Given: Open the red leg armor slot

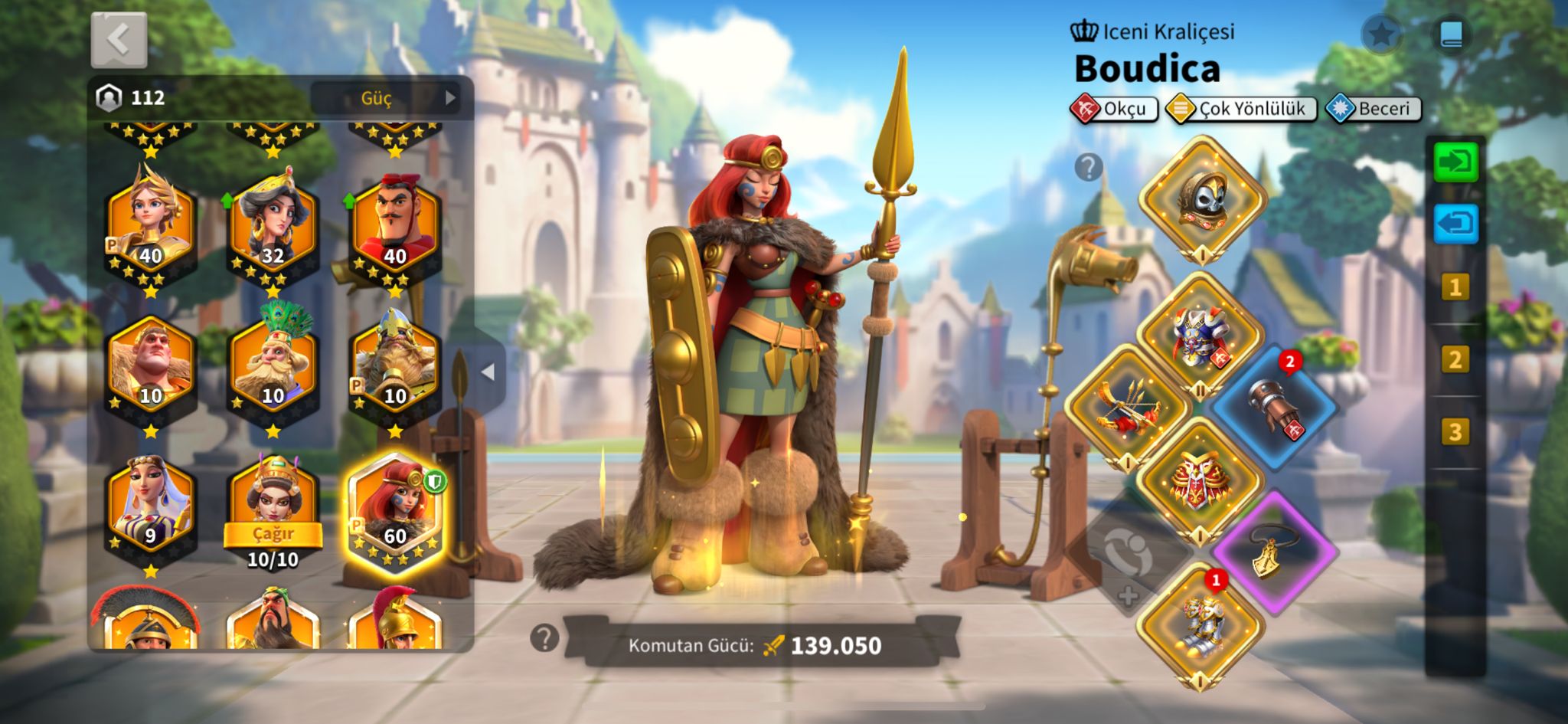Looking at the screenshot, I should pos(1200,479).
